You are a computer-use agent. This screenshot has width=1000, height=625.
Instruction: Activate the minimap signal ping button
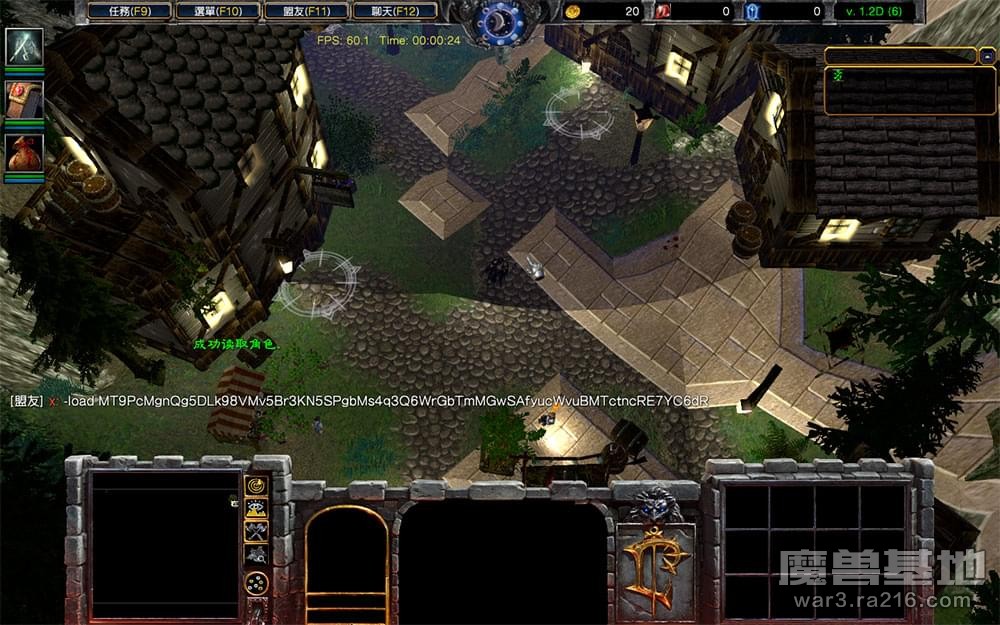click(x=256, y=487)
